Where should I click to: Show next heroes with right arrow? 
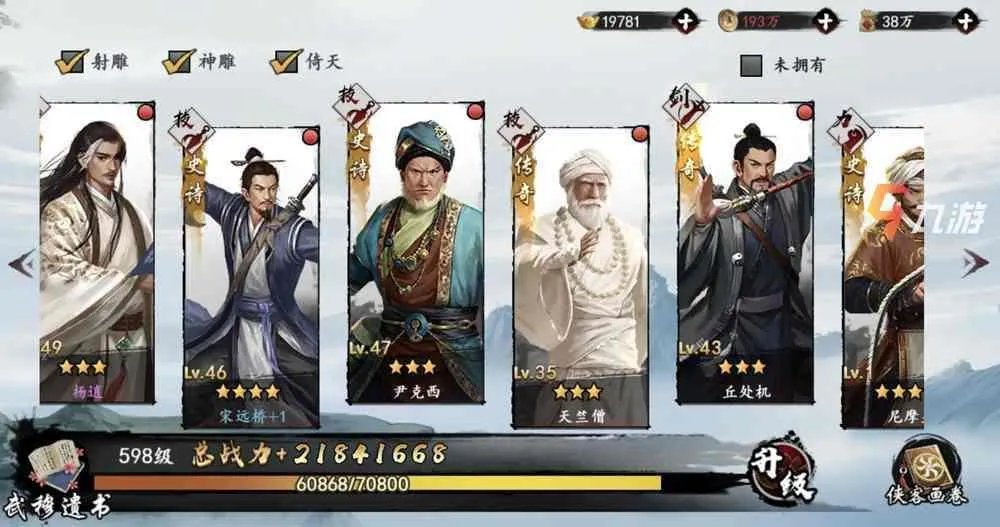[x=974, y=264]
